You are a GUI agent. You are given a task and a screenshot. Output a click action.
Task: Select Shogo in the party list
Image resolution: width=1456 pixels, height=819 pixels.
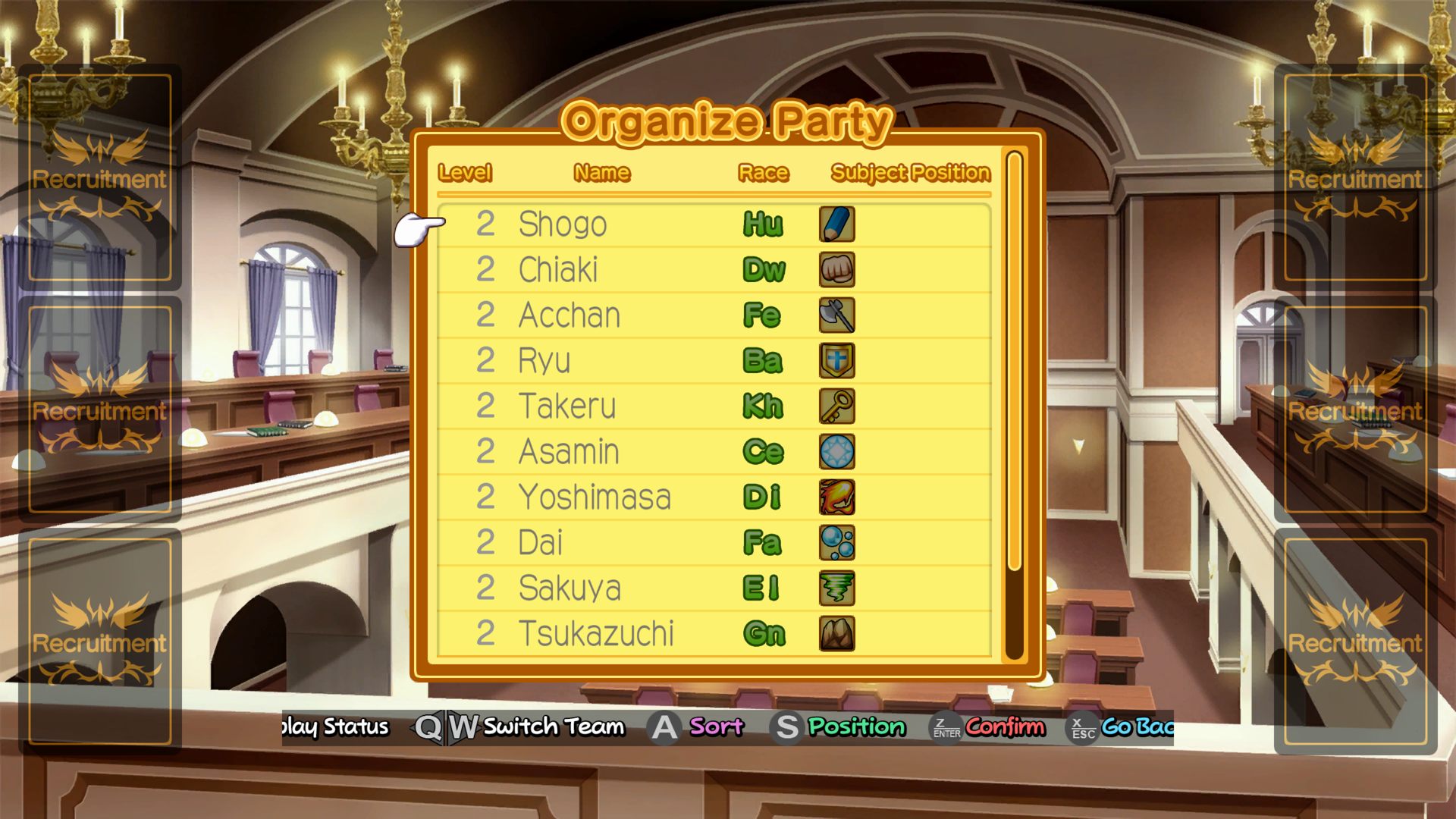pos(563,224)
